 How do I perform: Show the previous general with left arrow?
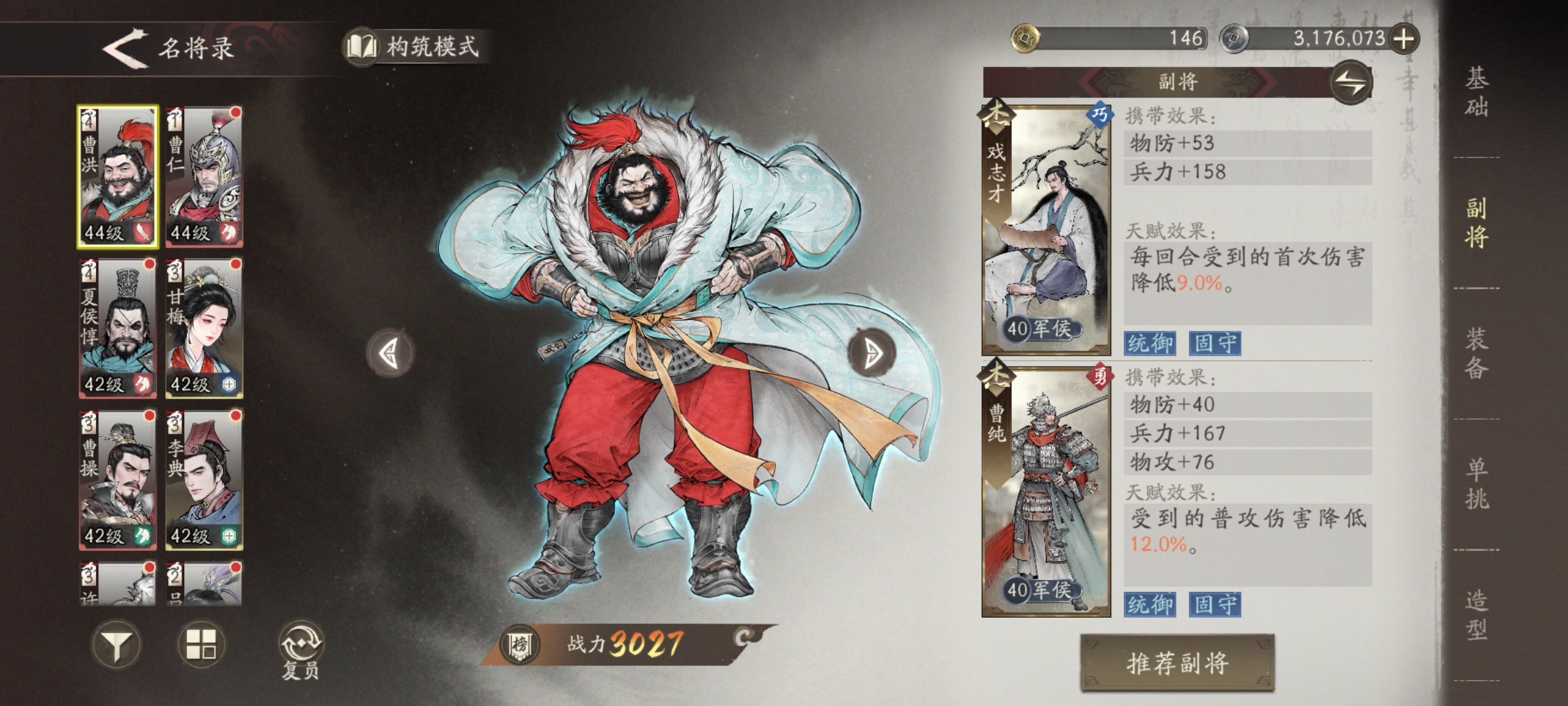391,354
